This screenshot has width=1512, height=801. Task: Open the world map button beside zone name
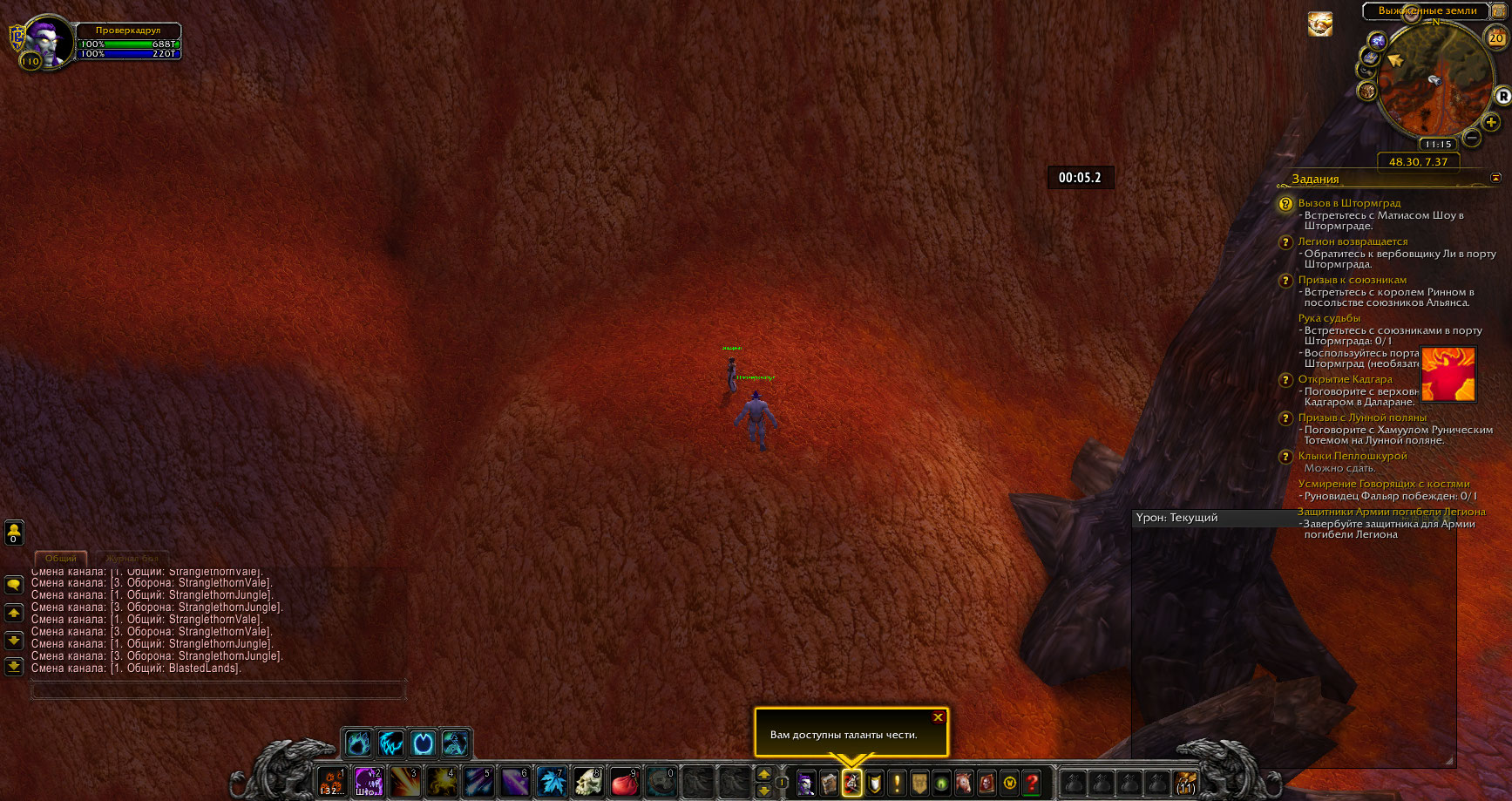1498,10
